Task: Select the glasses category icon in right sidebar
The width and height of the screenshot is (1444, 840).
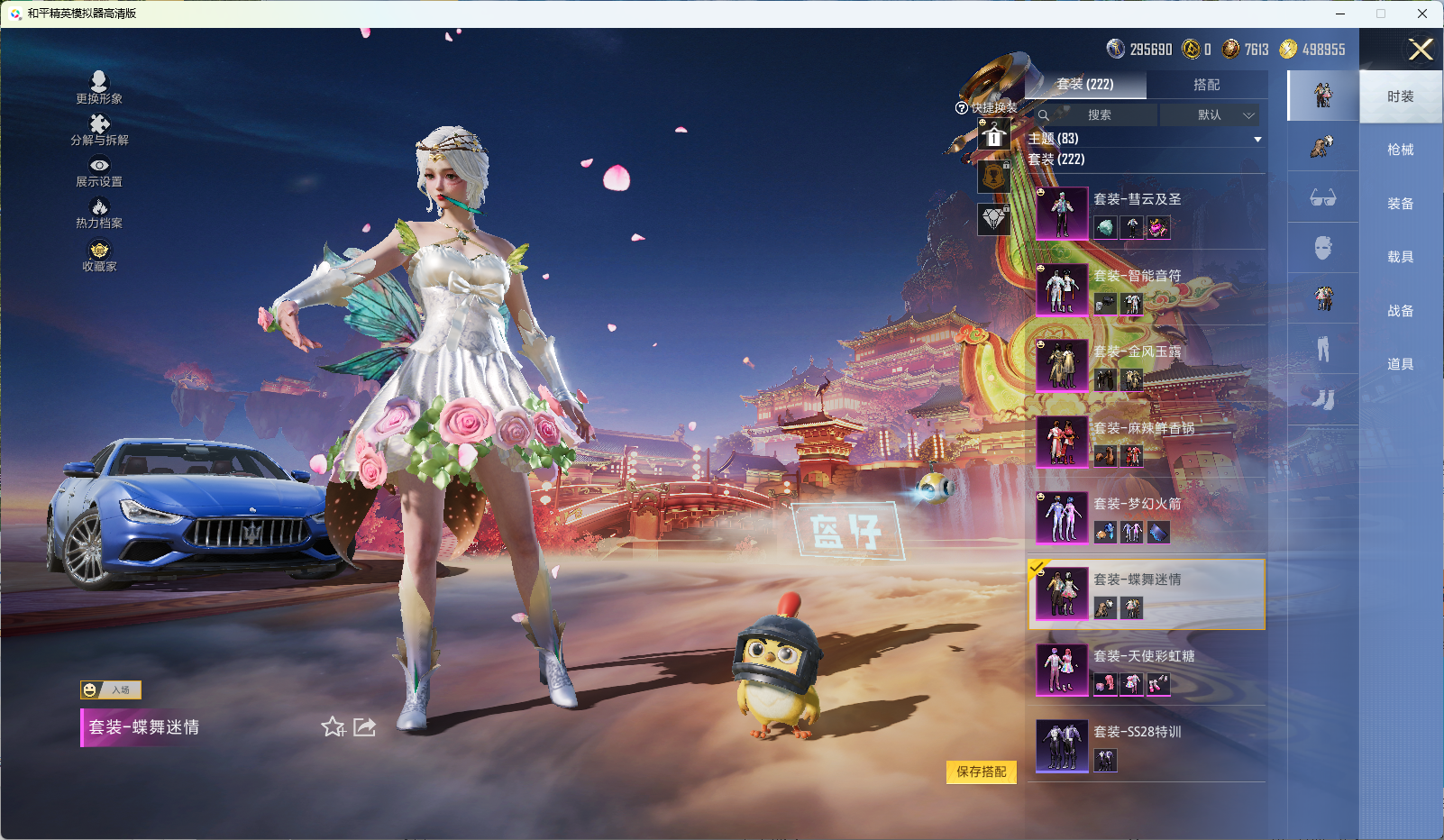Action: pyautogui.click(x=1323, y=197)
